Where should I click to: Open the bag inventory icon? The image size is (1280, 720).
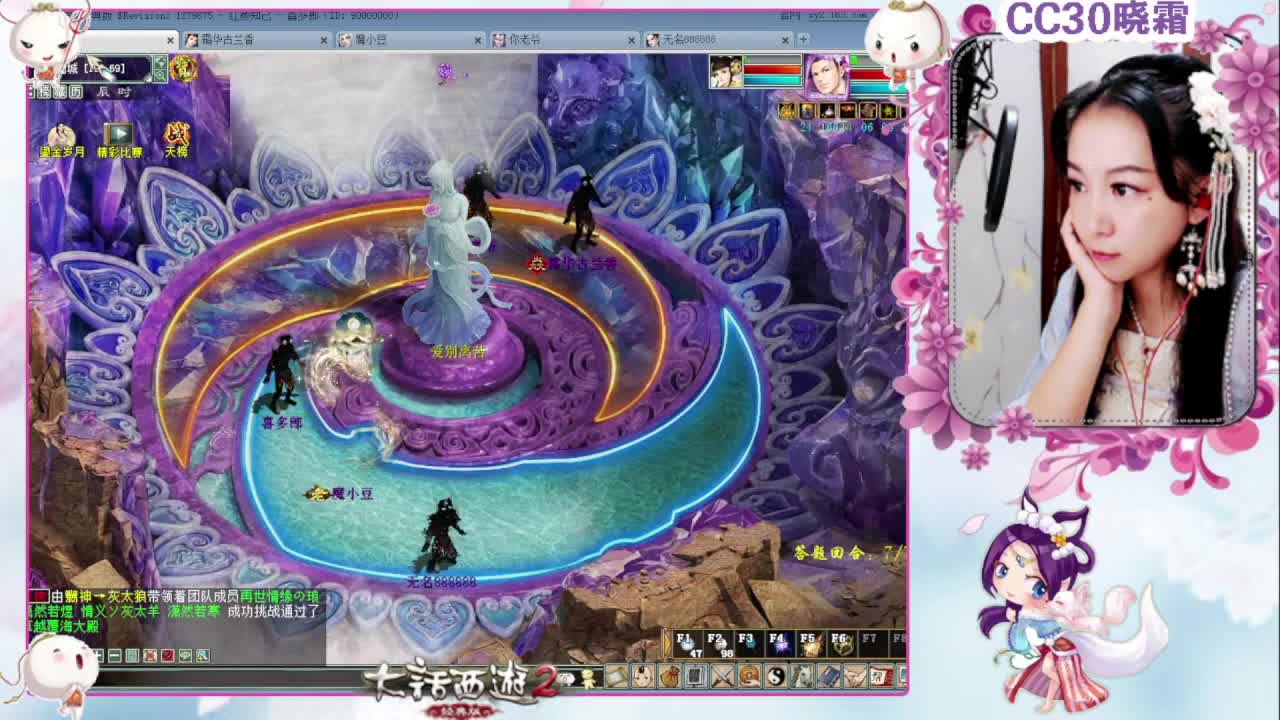point(671,676)
